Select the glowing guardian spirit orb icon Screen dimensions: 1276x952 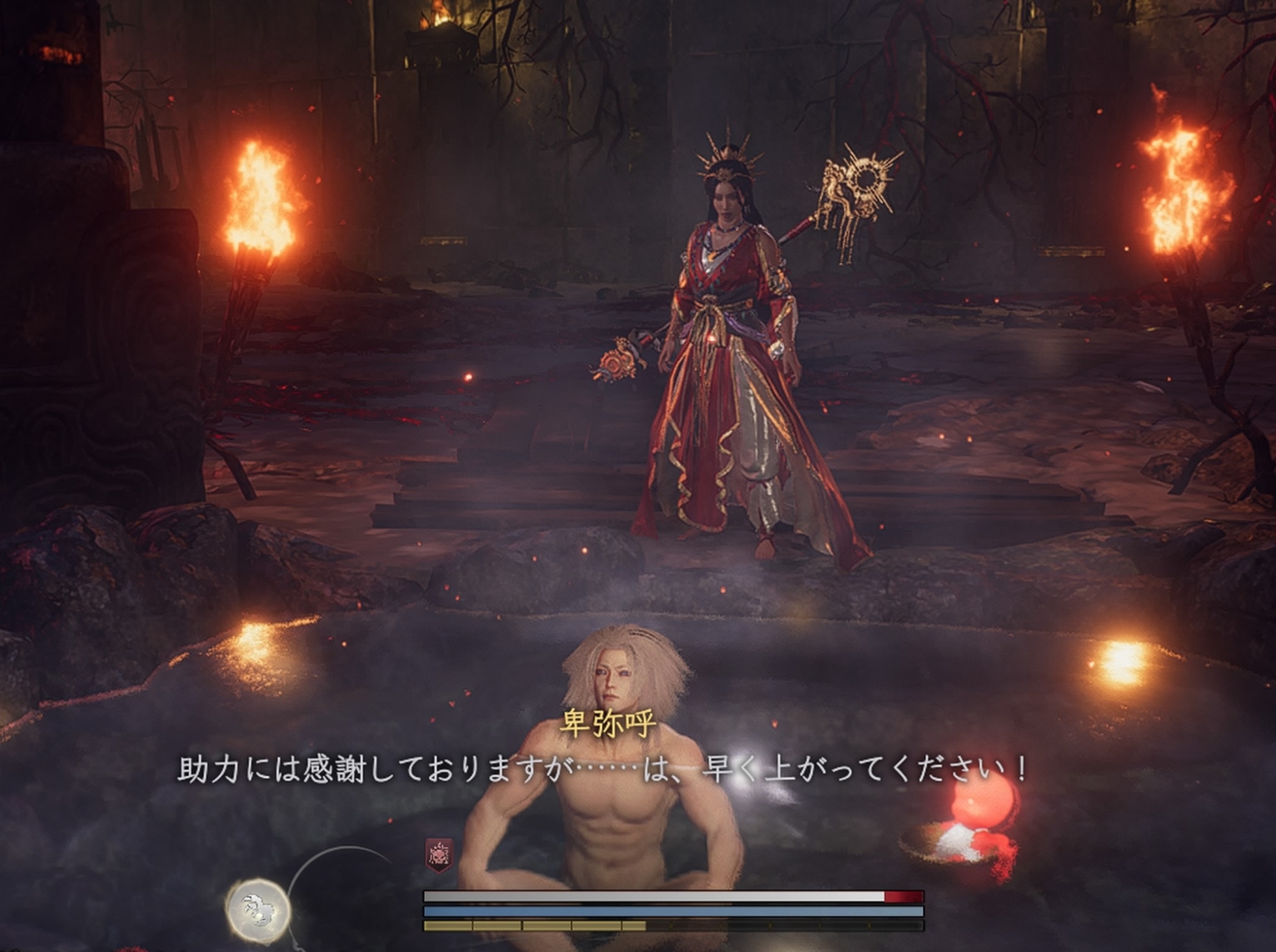258,909
